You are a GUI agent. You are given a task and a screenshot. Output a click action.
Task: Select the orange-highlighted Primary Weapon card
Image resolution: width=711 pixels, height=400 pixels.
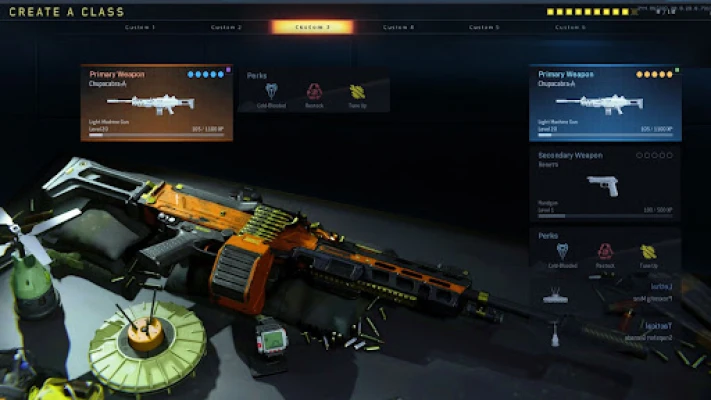157,103
